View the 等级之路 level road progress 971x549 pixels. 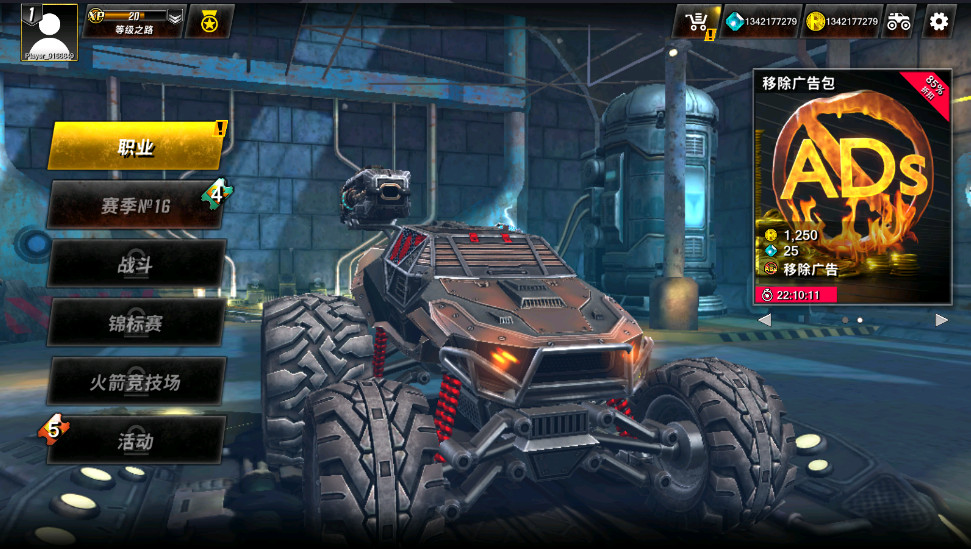tap(133, 21)
